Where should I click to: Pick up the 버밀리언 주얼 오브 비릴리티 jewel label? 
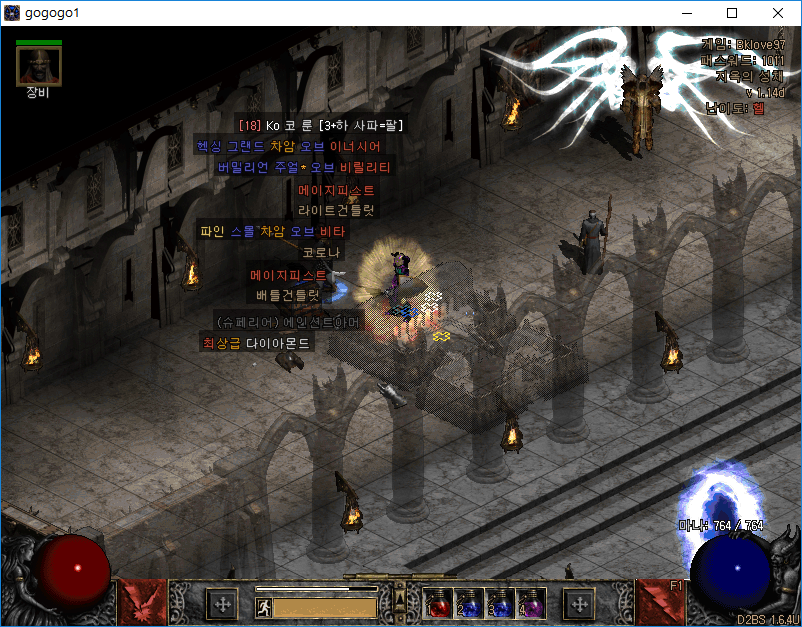[x=303, y=167]
